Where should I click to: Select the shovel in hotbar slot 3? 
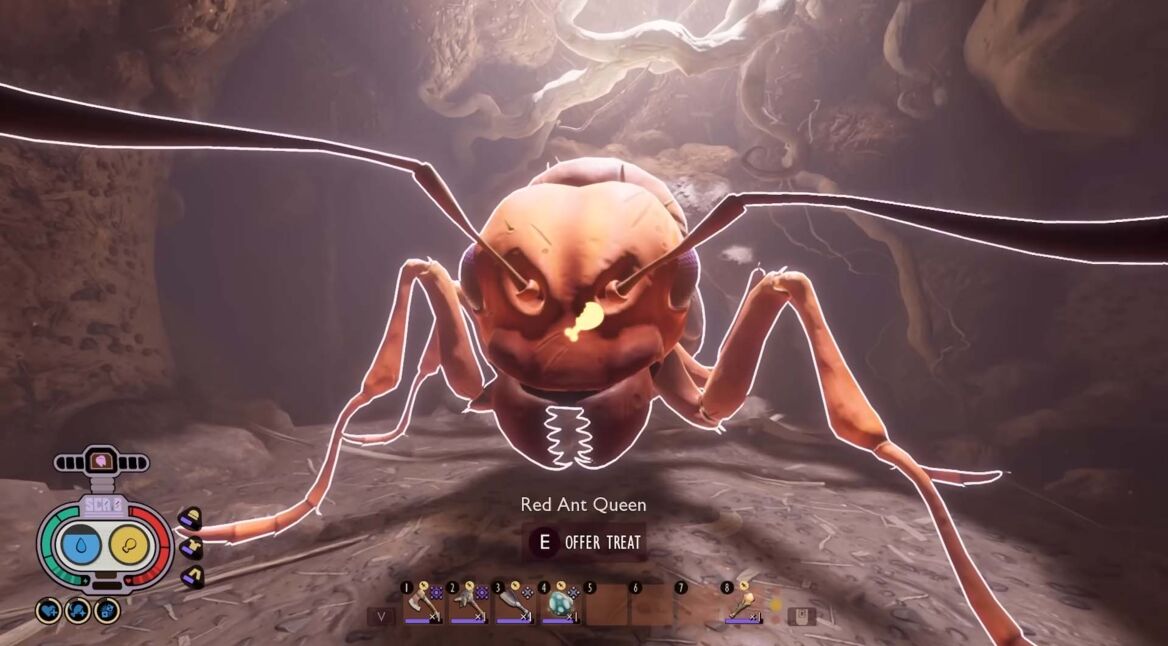514,606
